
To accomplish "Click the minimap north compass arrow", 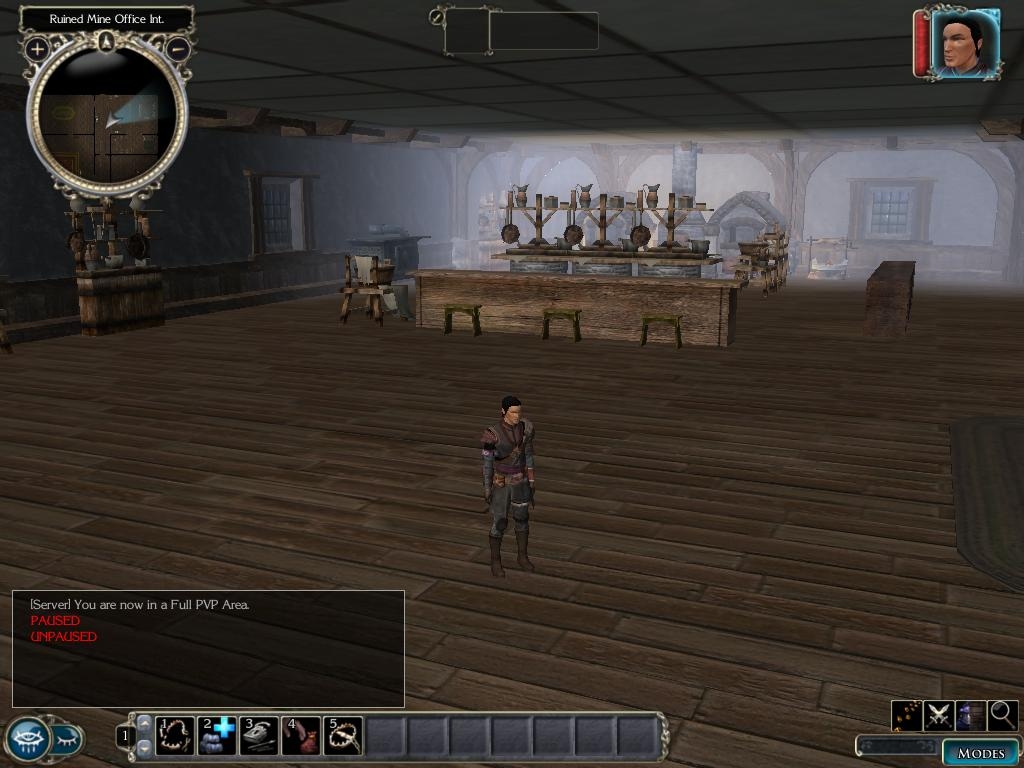I will [107, 41].
